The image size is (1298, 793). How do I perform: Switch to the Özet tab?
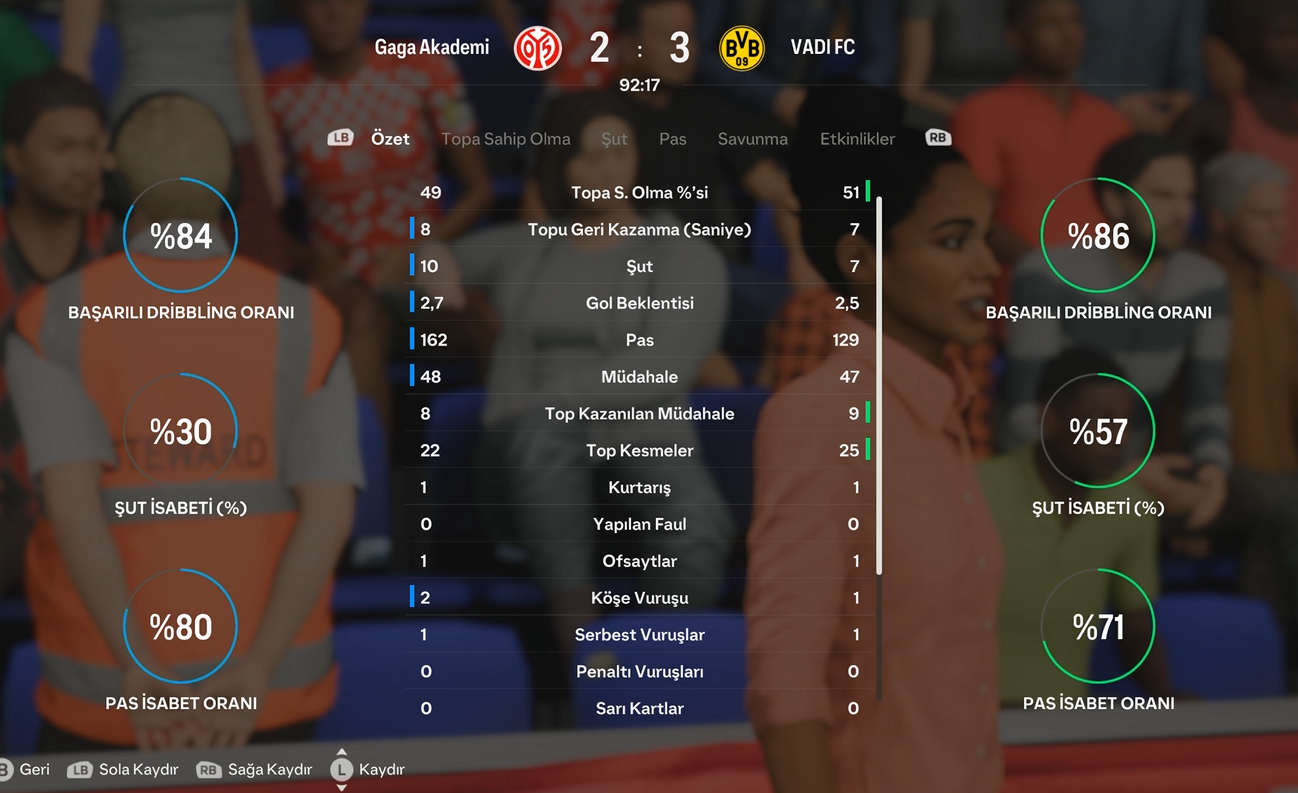(390, 139)
